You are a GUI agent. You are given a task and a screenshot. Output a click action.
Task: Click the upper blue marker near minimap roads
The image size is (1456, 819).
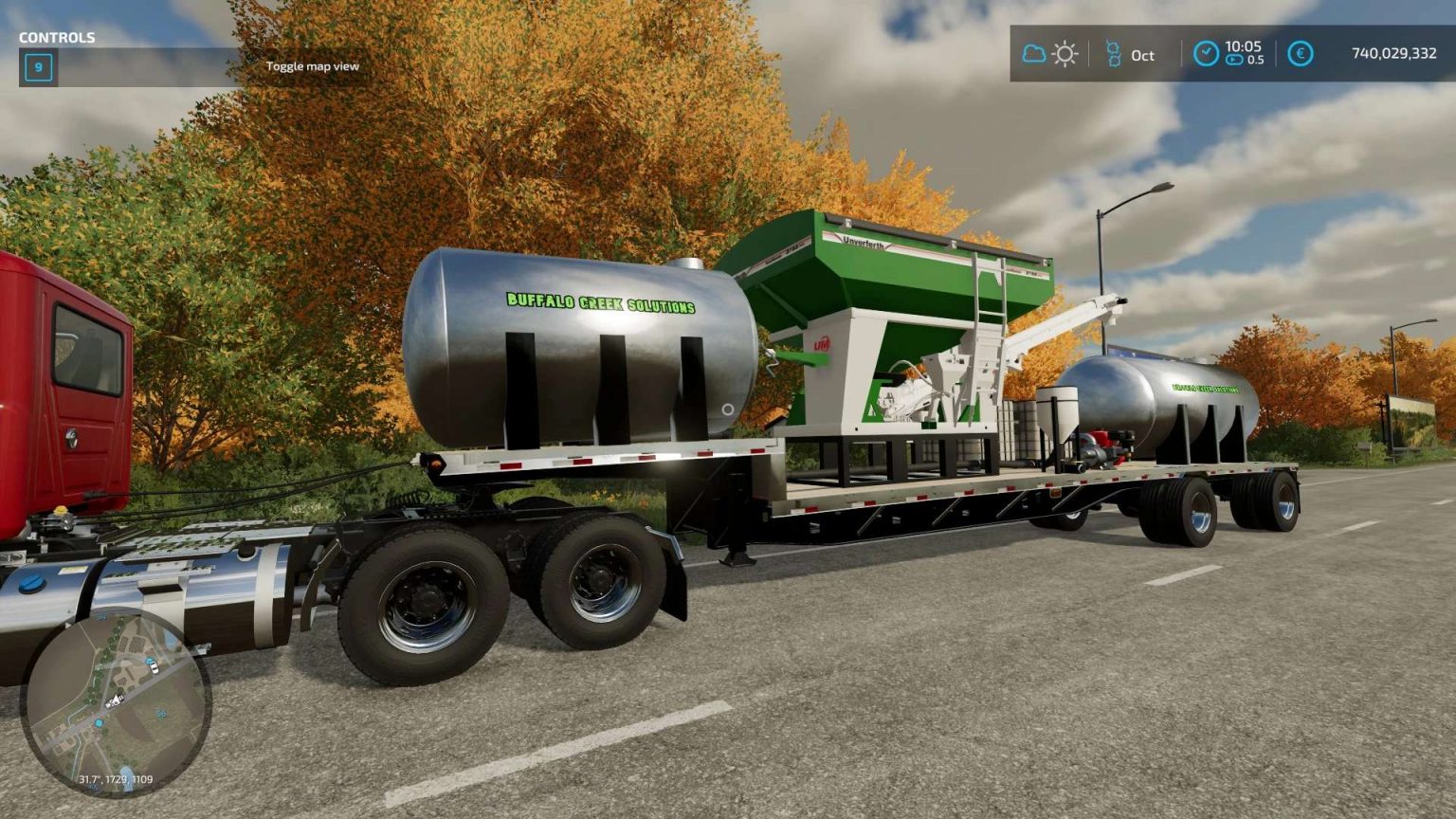(x=149, y=661)
